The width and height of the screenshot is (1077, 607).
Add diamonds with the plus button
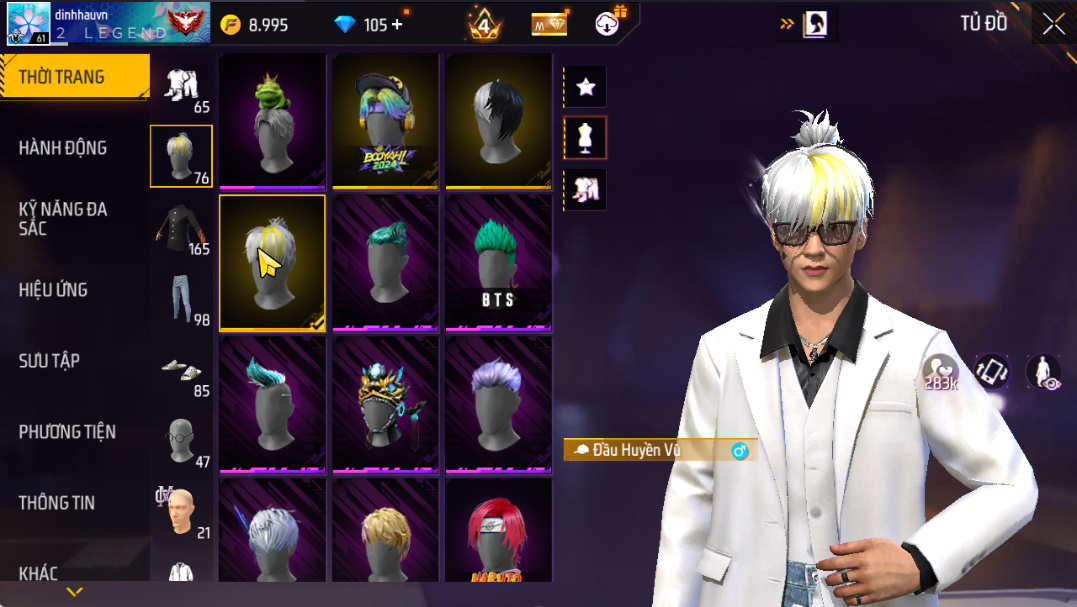pos(397,25)
